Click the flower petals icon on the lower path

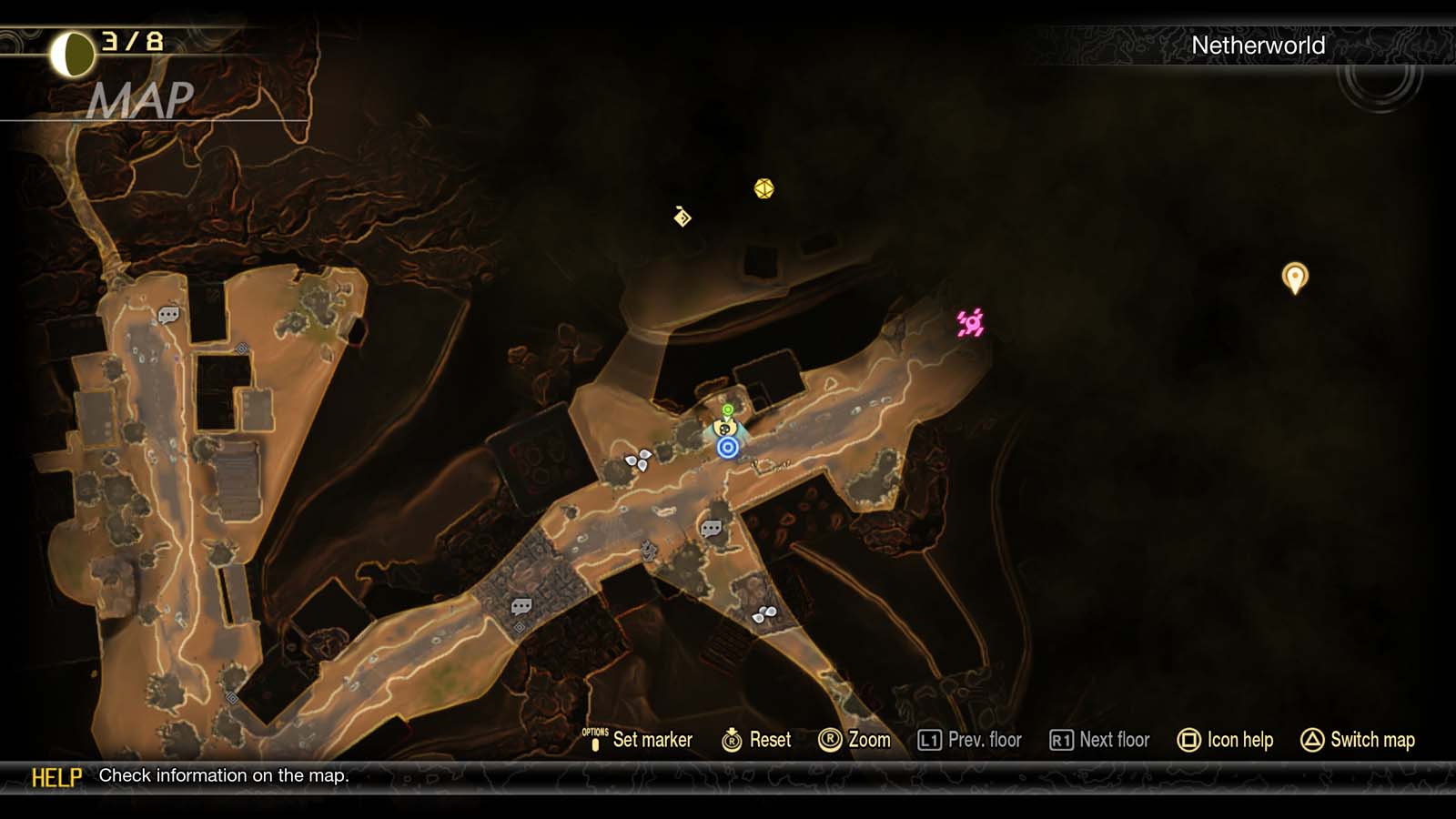coord(764,614)
